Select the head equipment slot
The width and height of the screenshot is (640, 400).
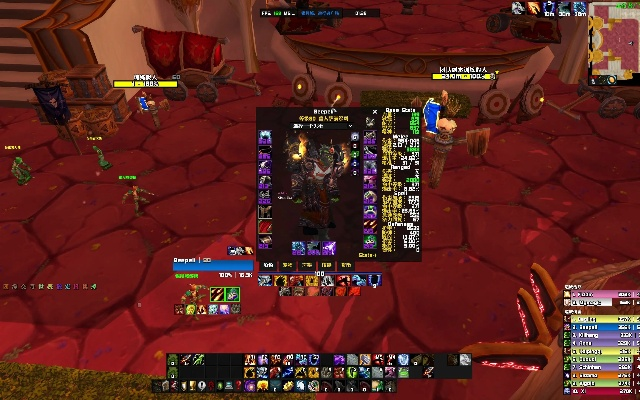pos(265,137)
